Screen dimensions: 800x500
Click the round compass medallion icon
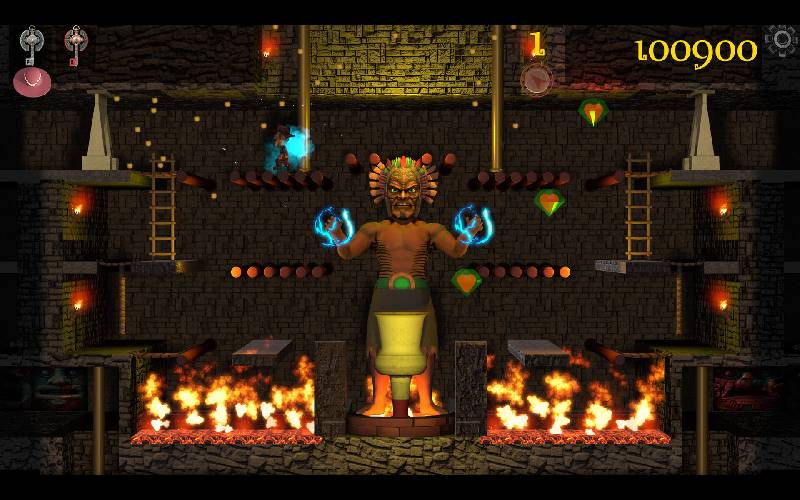point(537,79)
